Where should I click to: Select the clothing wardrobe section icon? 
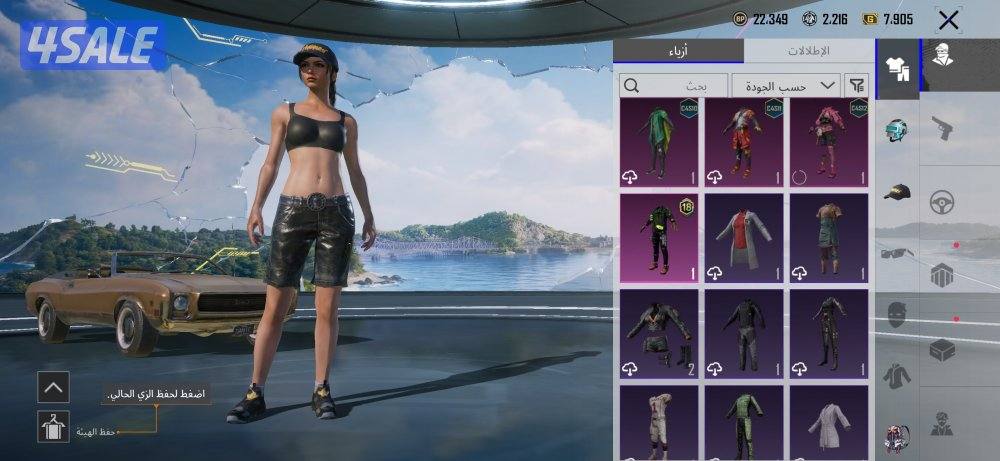[897, 70]
